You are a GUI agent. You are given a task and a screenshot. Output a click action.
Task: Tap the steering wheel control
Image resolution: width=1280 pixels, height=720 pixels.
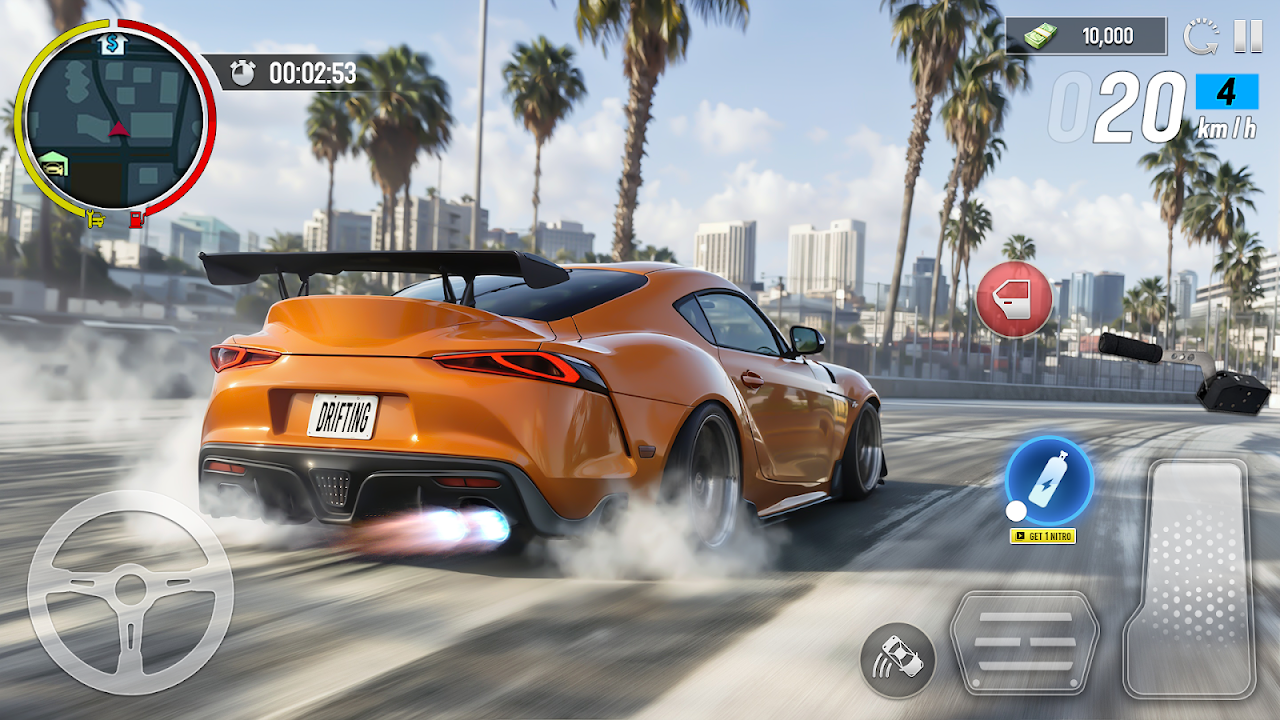click(130, 592)
